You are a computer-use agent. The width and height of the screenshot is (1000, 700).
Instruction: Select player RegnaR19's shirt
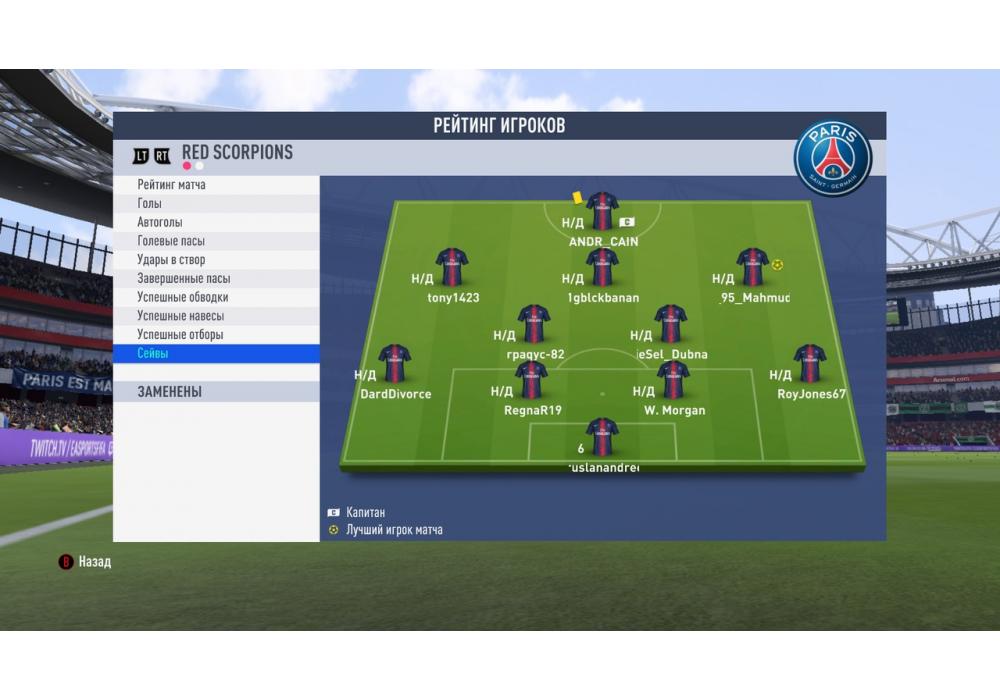pyautogui.click(x=531, y=380)
